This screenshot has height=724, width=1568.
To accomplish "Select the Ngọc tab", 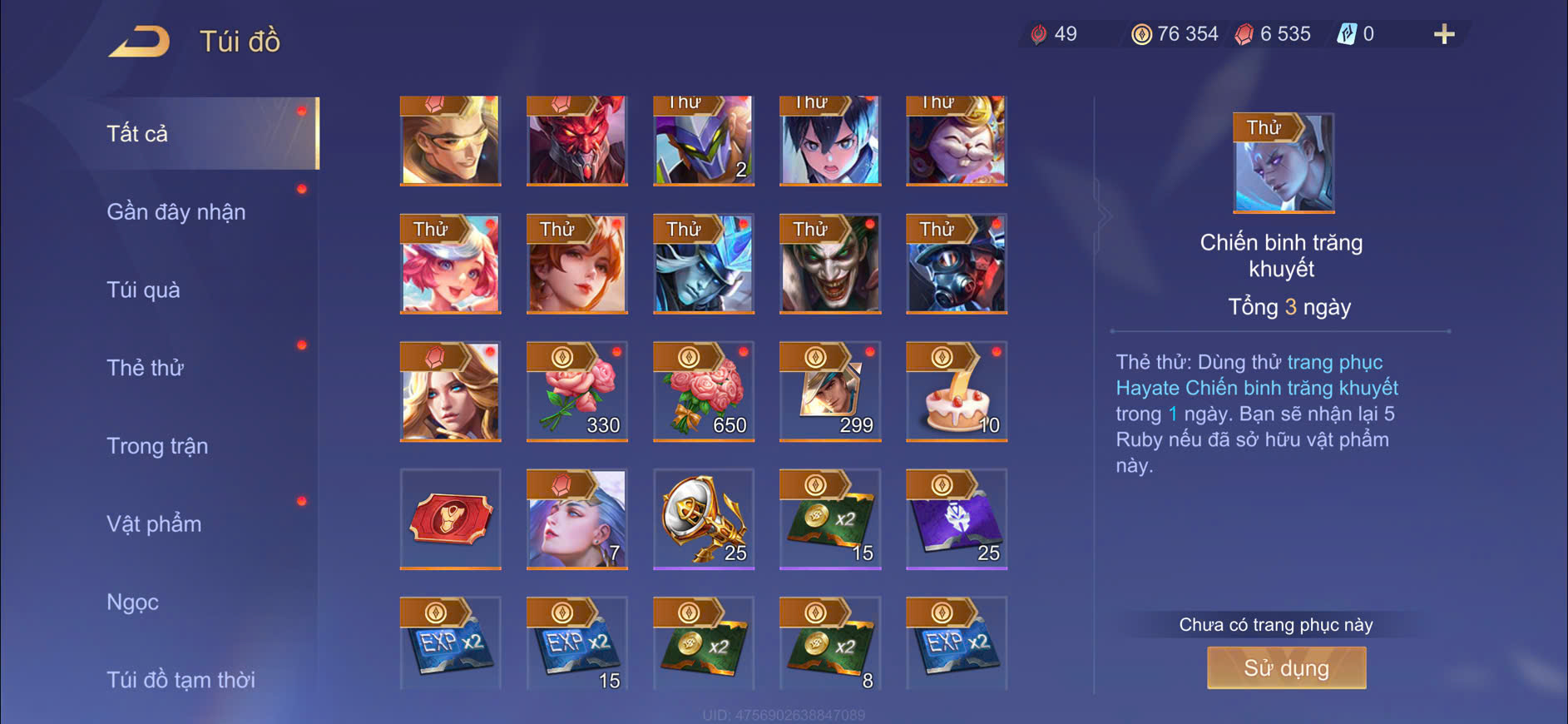I will [x=132, y=603].
